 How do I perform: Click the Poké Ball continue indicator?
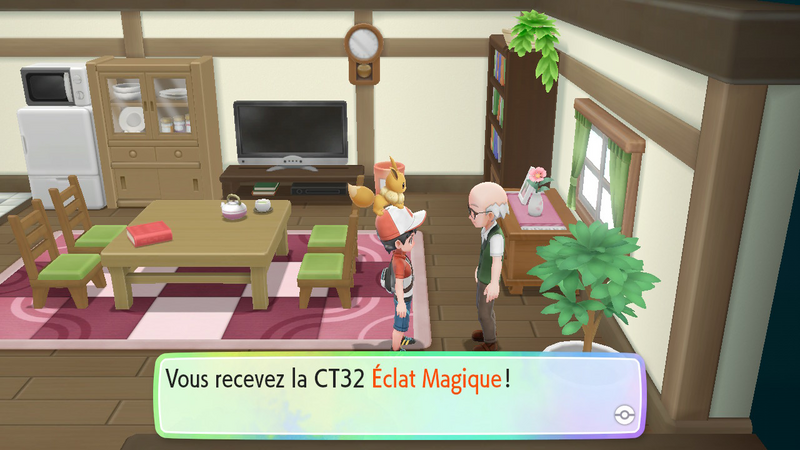point(621,415)
